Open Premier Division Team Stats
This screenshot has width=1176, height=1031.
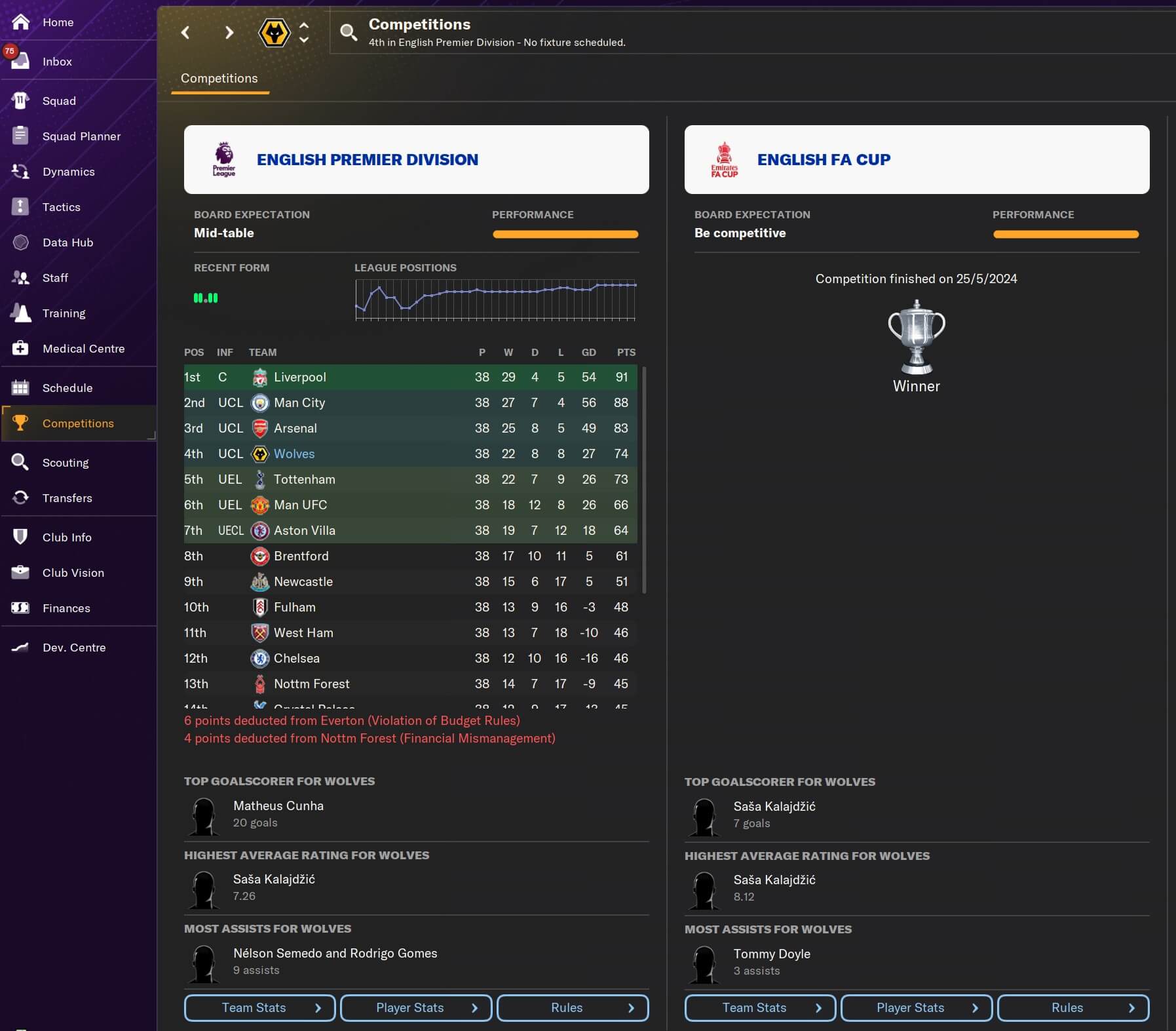click(x=259, y=1008)
